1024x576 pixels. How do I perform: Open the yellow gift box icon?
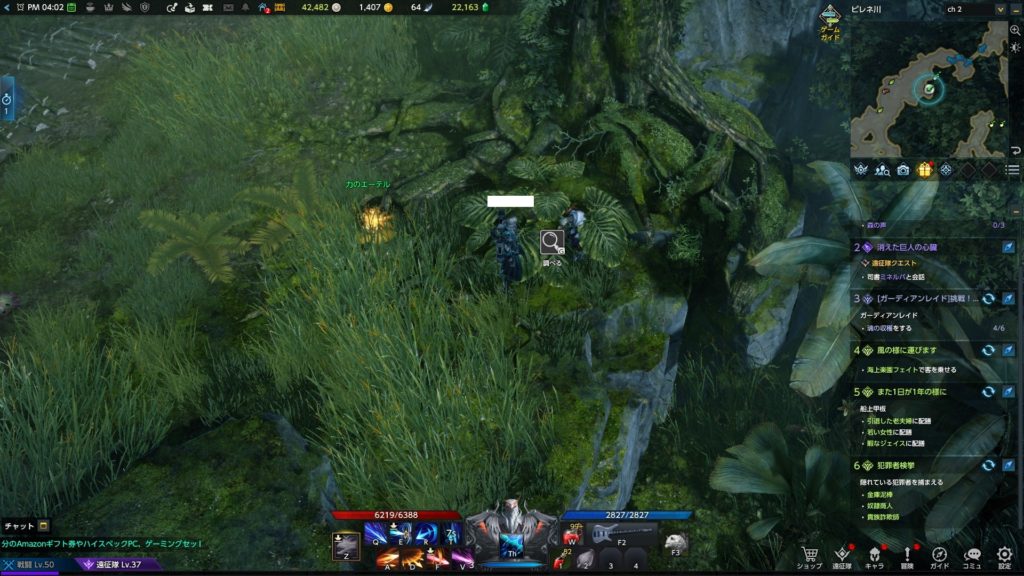pyautogui.click(x=924, y=170)
